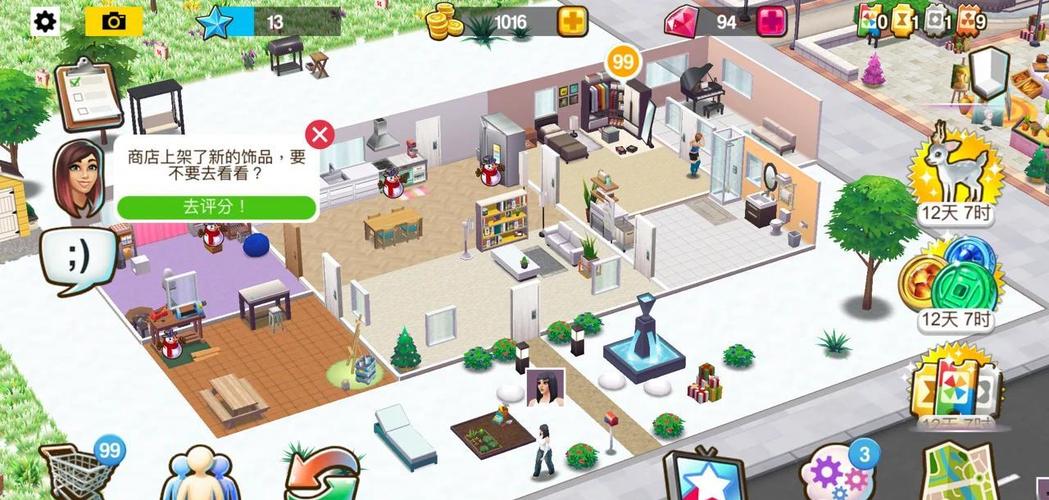Tap the red-green swap arrows icon

(x=322, y=473)
